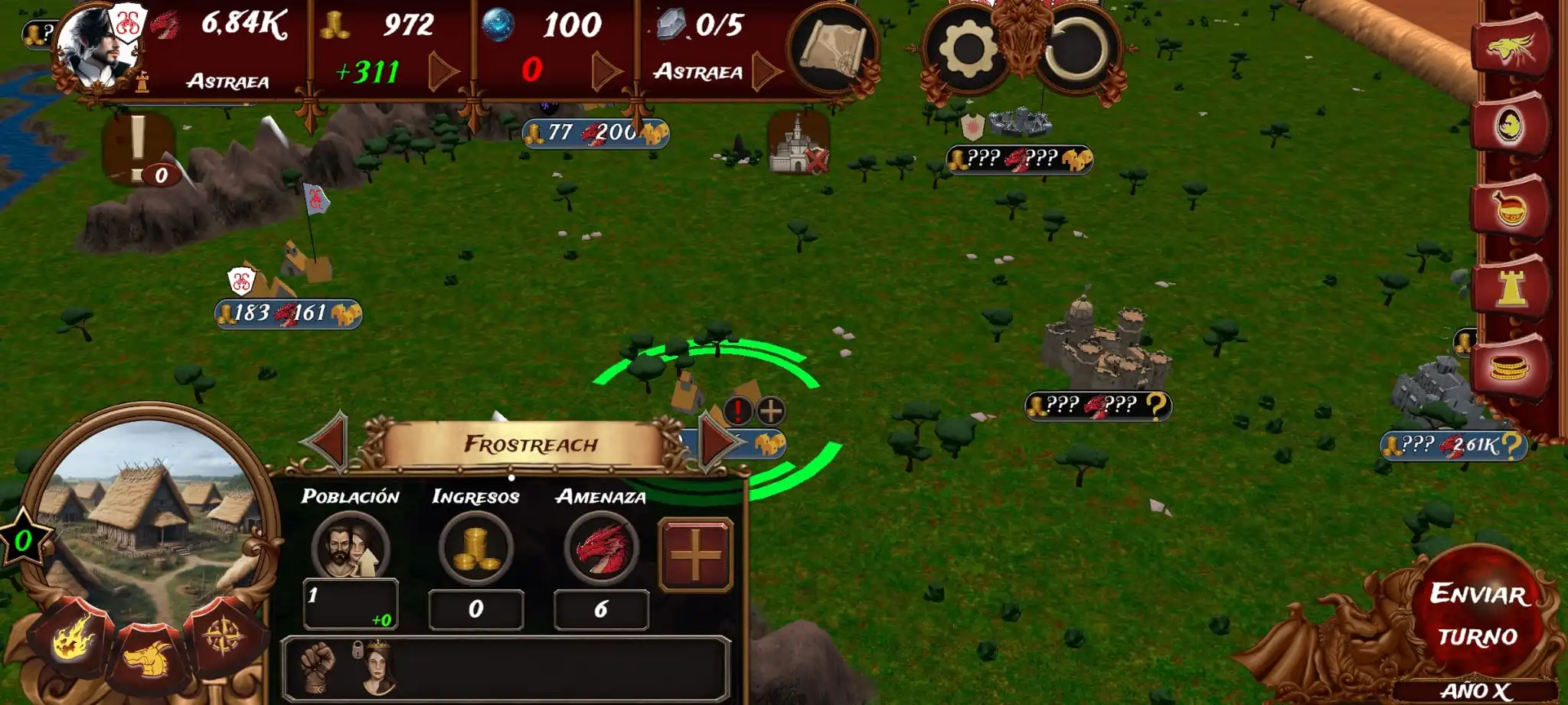
Task: Select the locked crowned queen portrait
Action: point(377,666)
